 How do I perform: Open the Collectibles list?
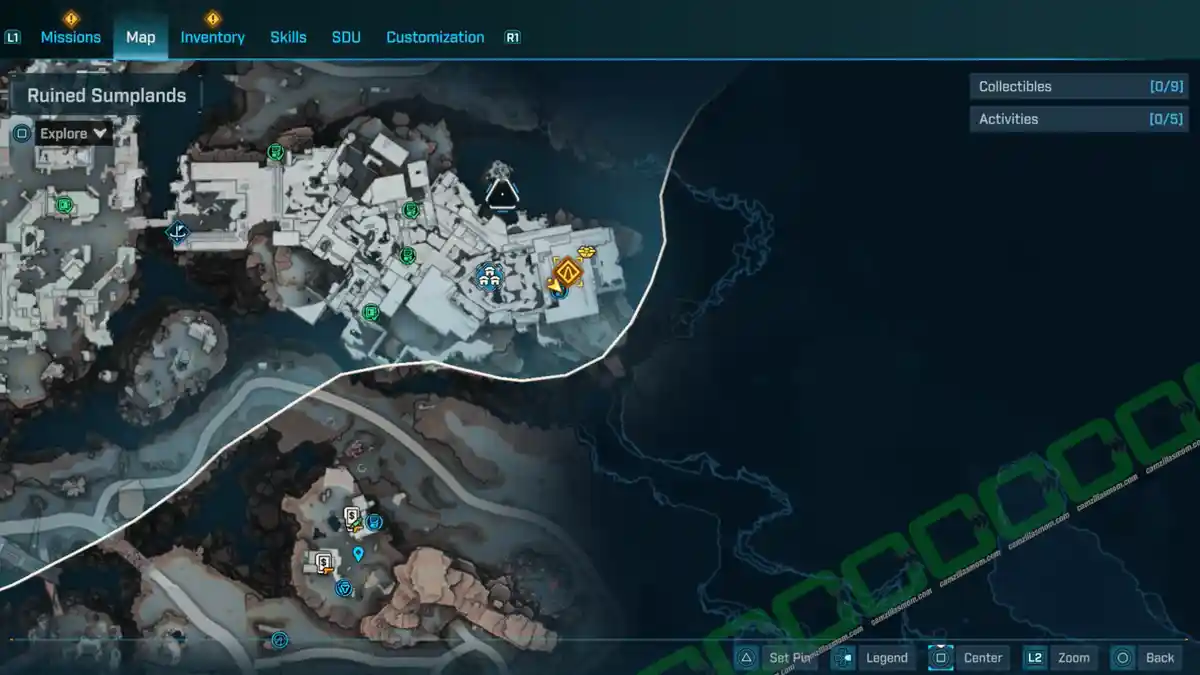(1064, 87)
